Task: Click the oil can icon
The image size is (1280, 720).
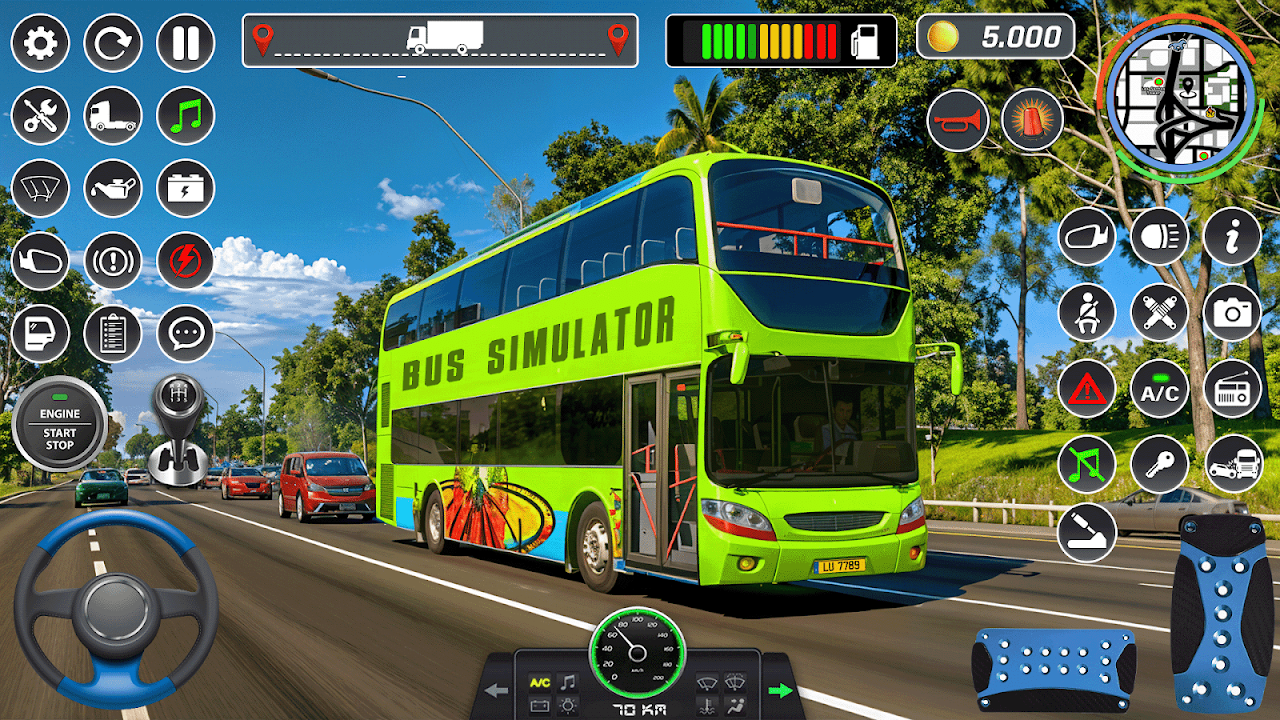Action: click(113, 188)
